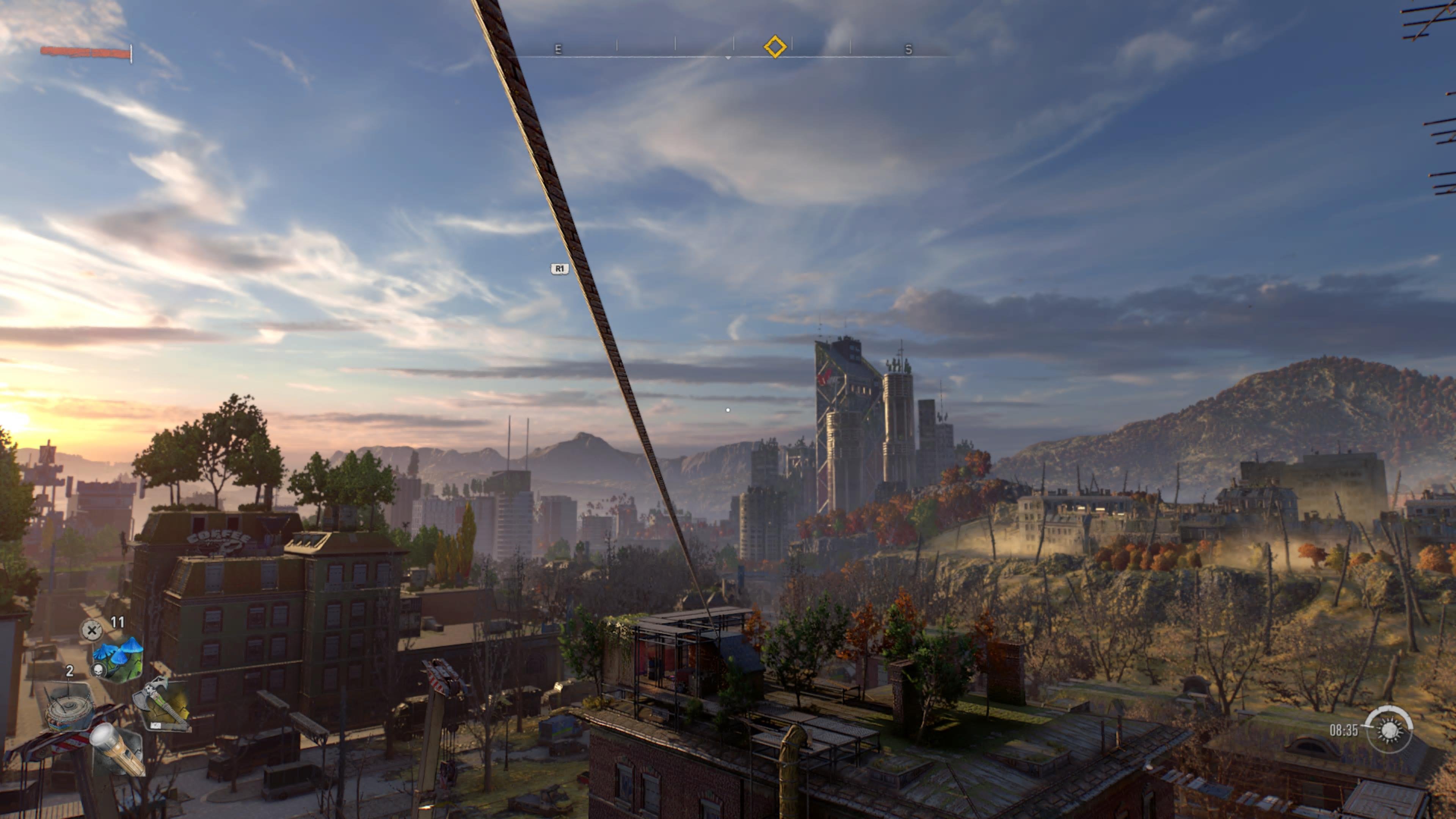Click the skull toxicity icon on mushrooms

(x=99, y=670)
